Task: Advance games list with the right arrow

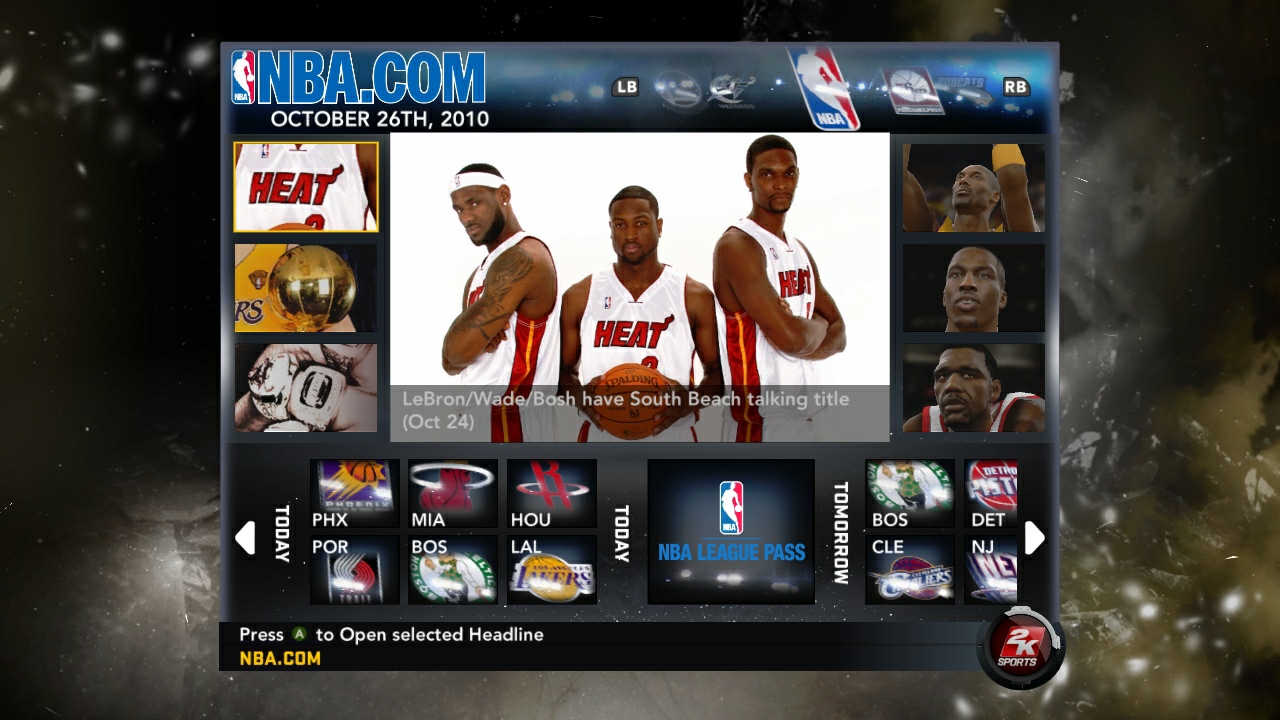Action: coord(1035,537)
